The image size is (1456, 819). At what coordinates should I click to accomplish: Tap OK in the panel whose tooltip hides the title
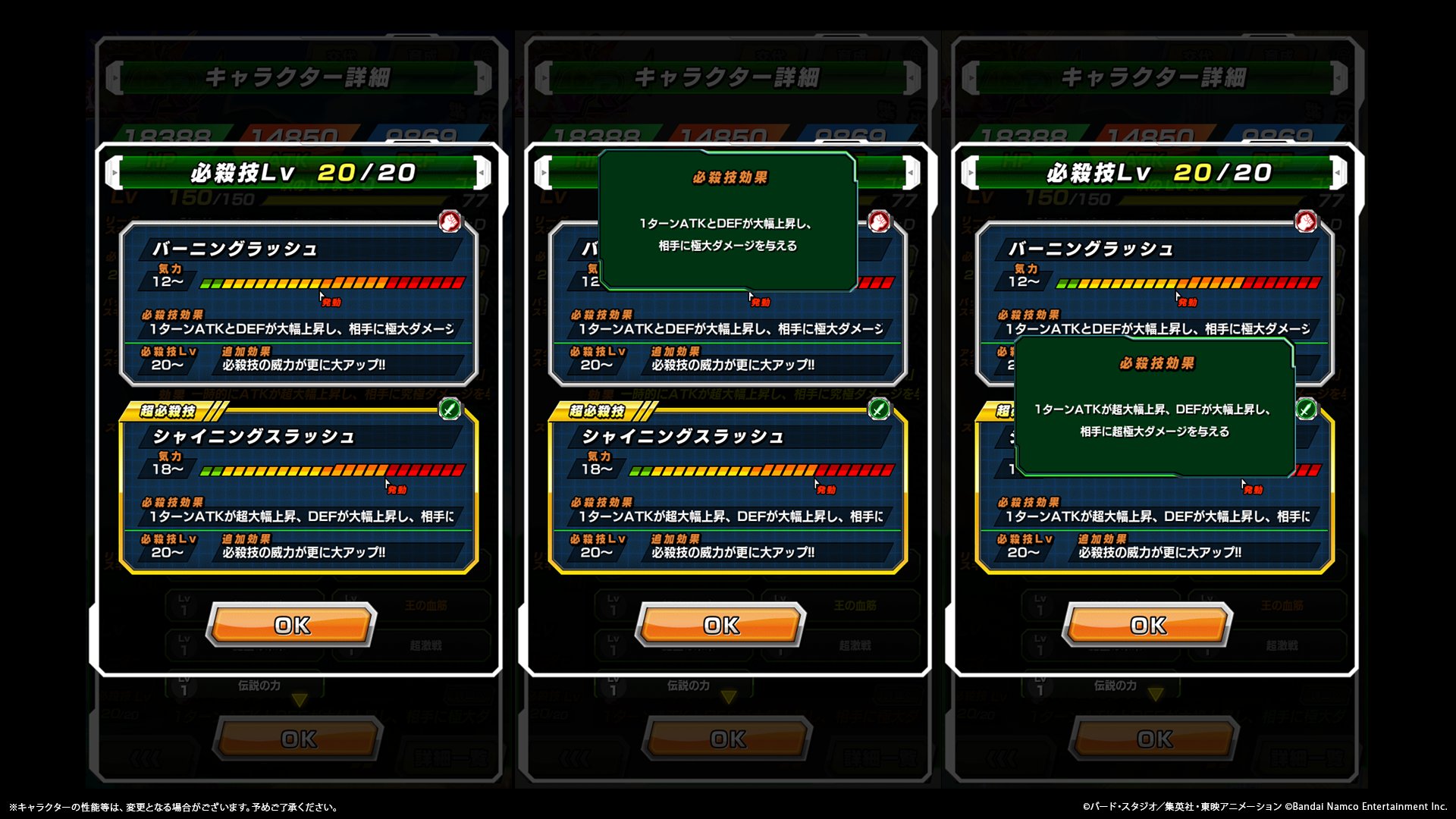720,625
